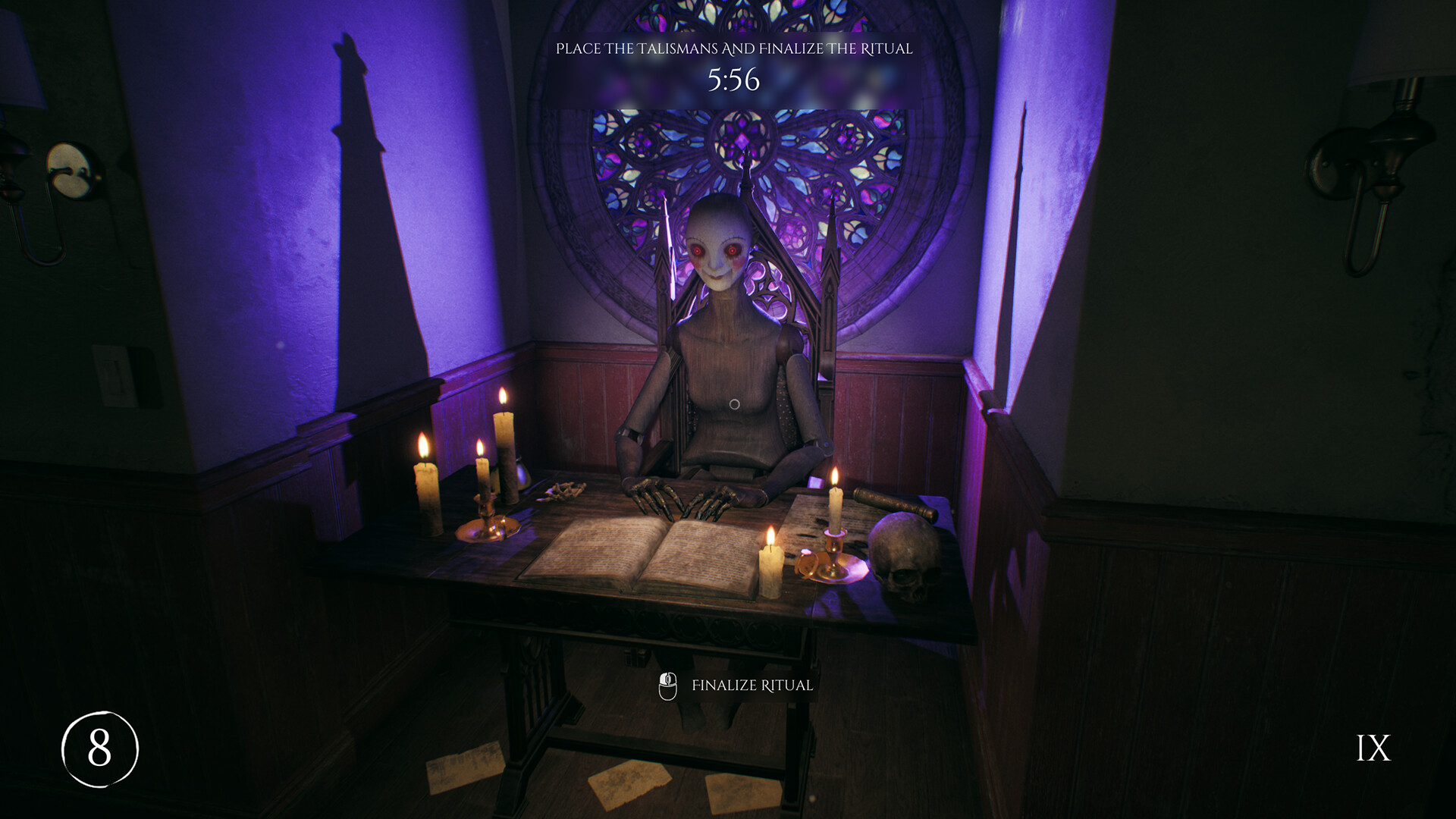The width and height of the screenshot is (1456, 819).
Task: Click the objective banner Place the Talismans
Action: [734, 49]
